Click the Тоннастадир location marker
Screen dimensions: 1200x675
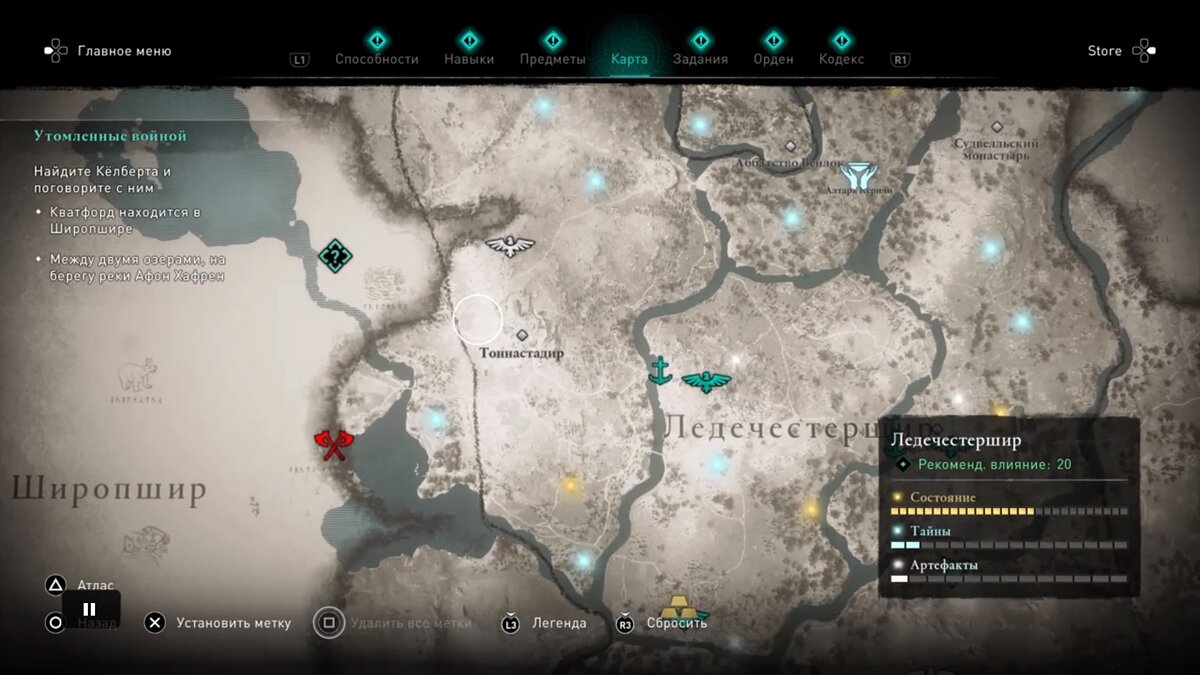(521, 335)
